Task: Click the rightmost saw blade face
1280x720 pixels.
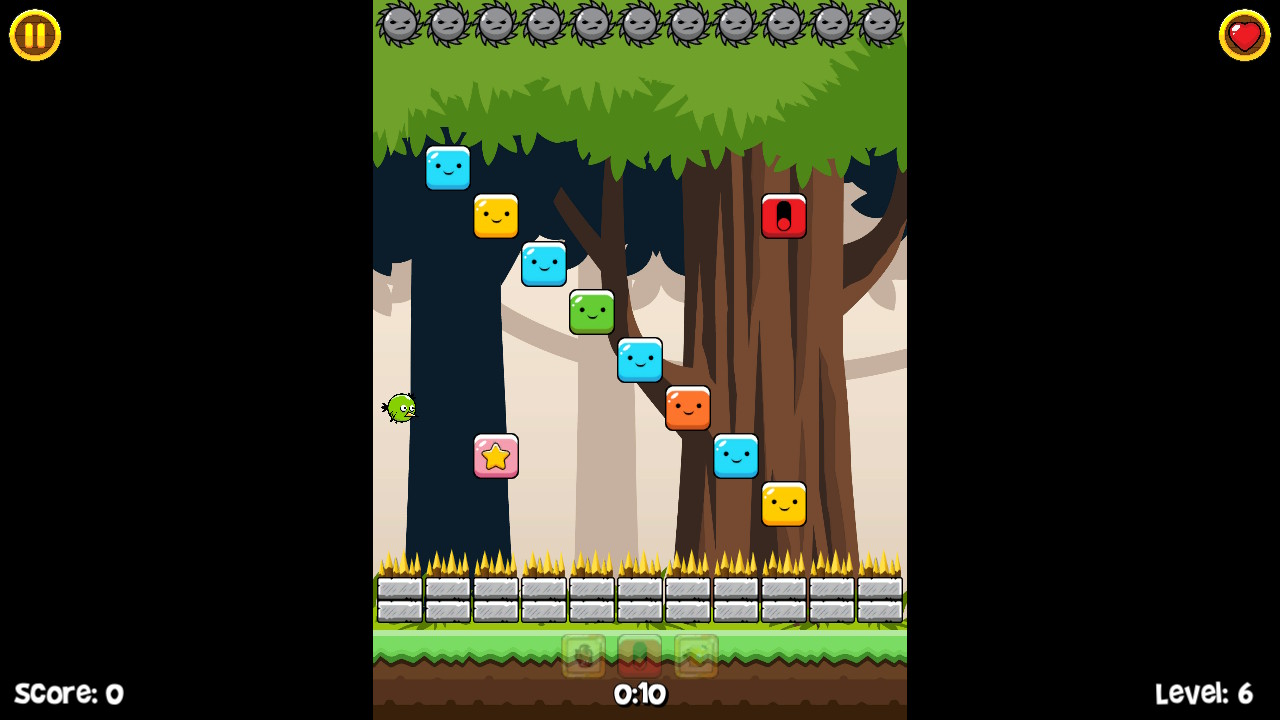Action: pos(880,22)
